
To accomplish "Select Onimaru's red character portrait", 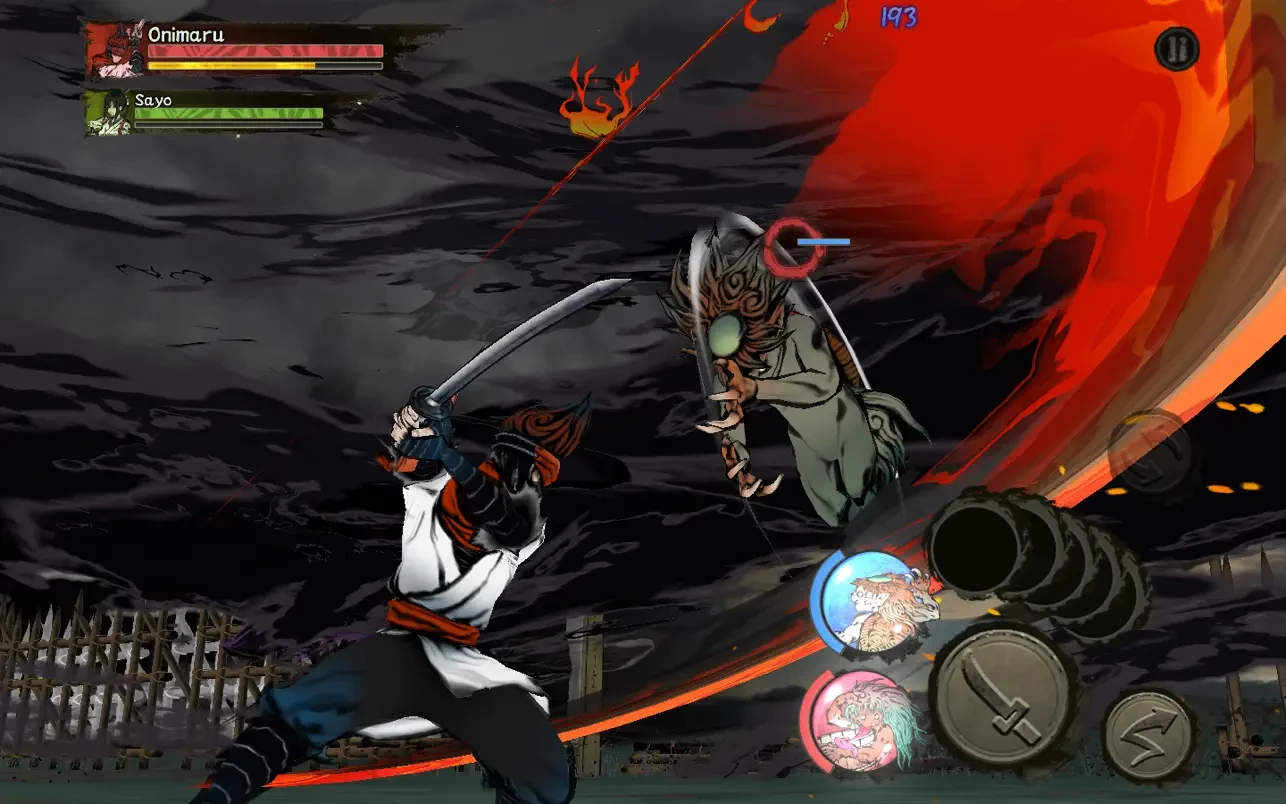I will pyautogui.click(x=115, y=51).
